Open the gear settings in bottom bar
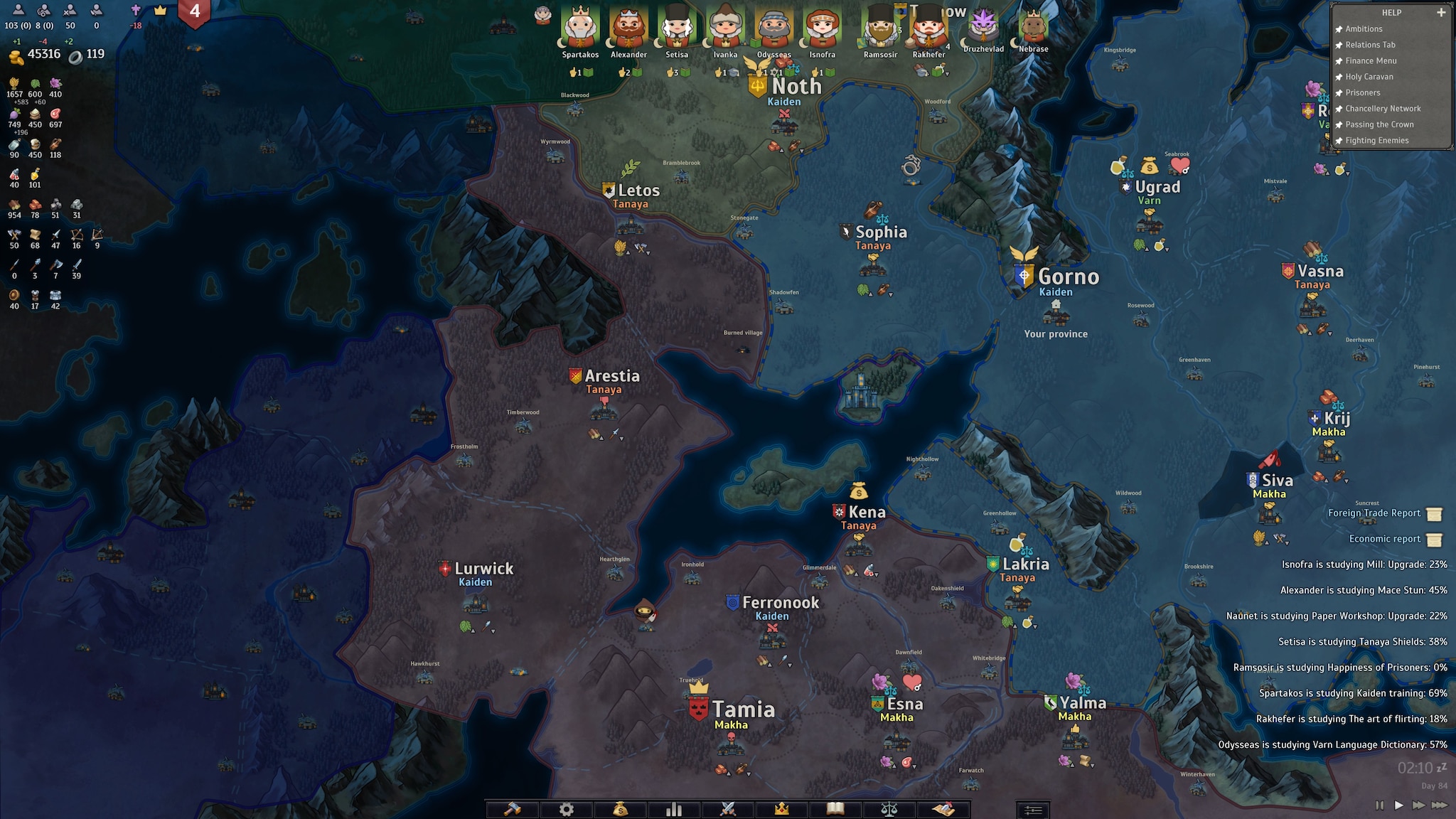 tap(566, 809)
